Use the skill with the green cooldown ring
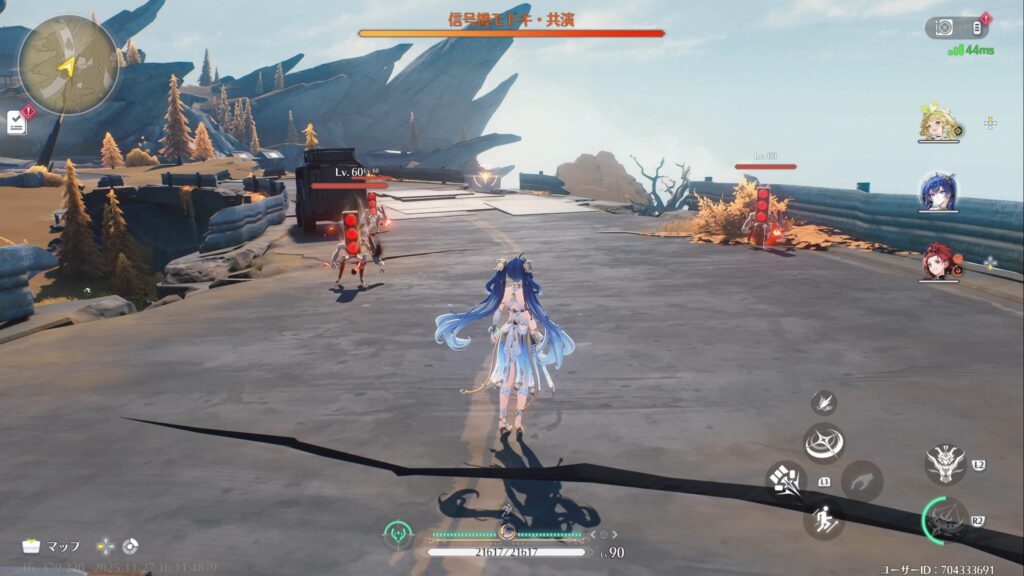Screen dimensions: 1024x576 click(x=946, y=519)
